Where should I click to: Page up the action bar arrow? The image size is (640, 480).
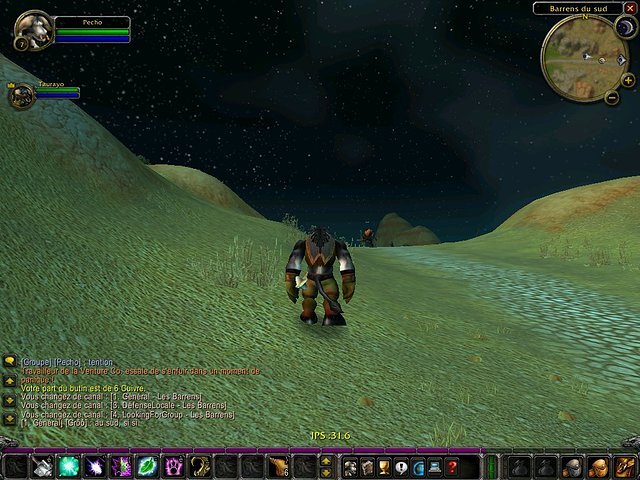coord(325,461)
